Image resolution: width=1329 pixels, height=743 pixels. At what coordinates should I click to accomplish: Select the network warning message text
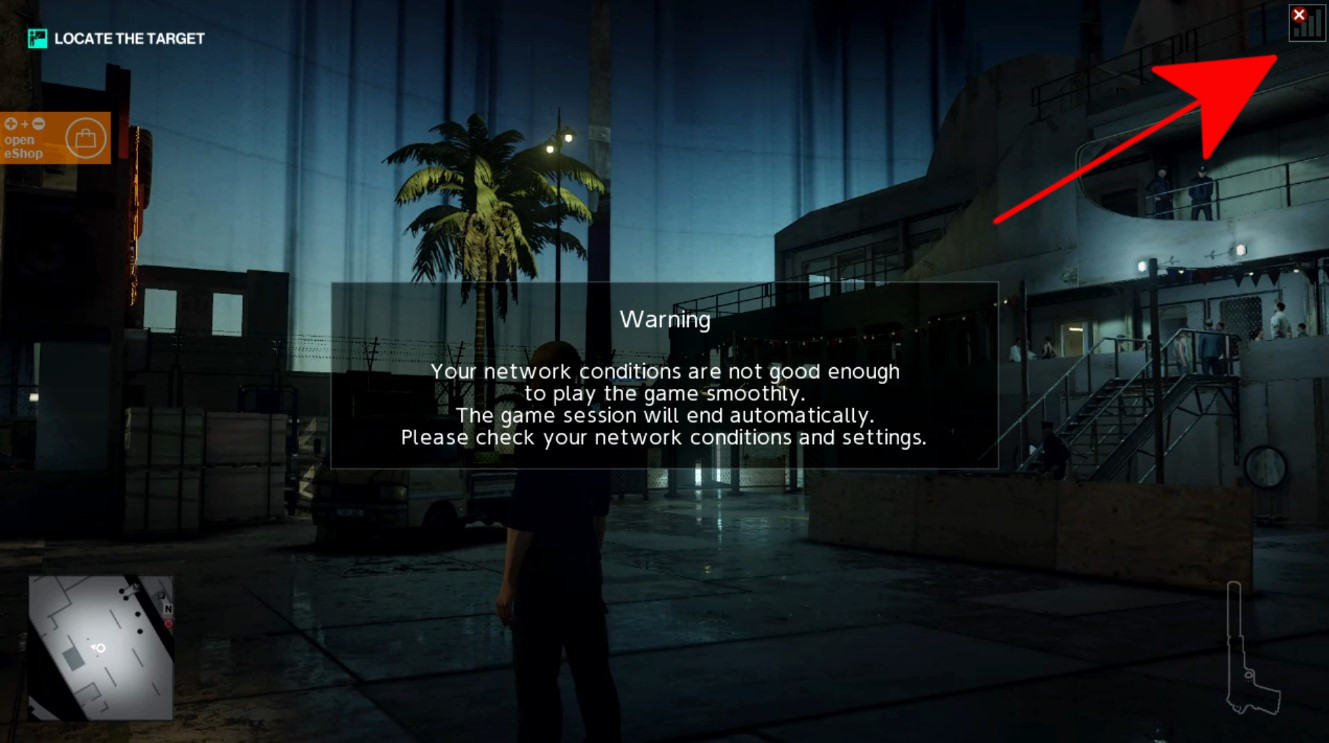tap(664, 404)
